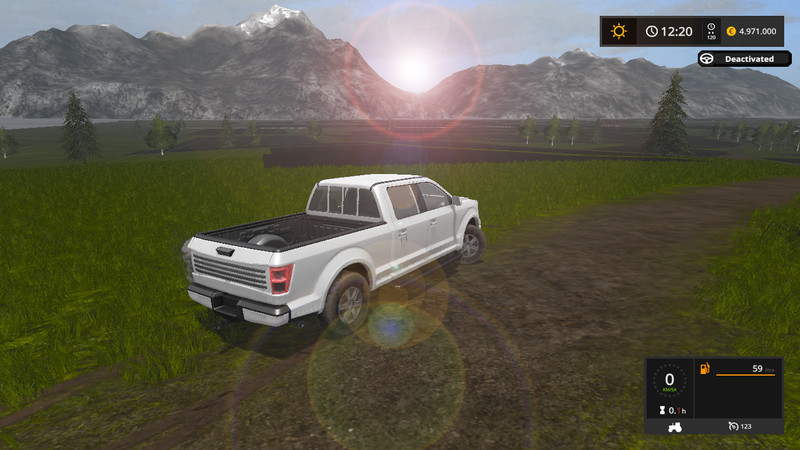The width and height of the screenshot is (800, 450).
Task: Activate the cruise control speed icon
Action: click(734, 427)
